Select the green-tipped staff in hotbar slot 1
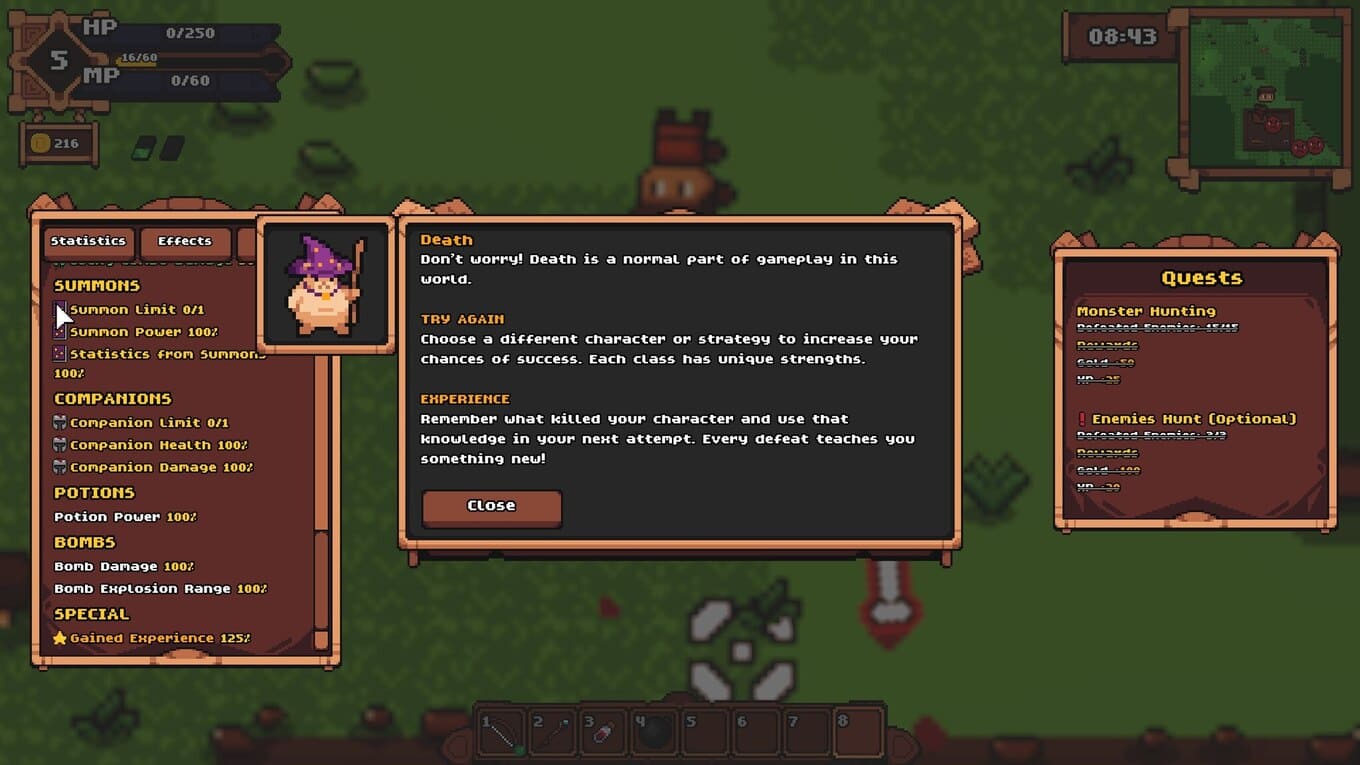1360x765 pixels. tap(503, 734)
